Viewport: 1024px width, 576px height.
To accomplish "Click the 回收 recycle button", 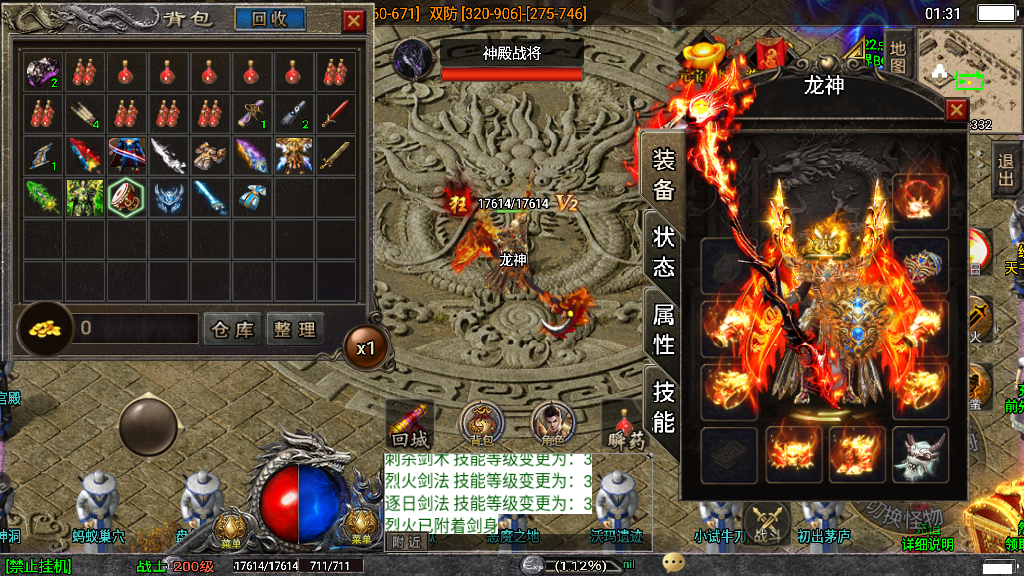I will (270, 19).
